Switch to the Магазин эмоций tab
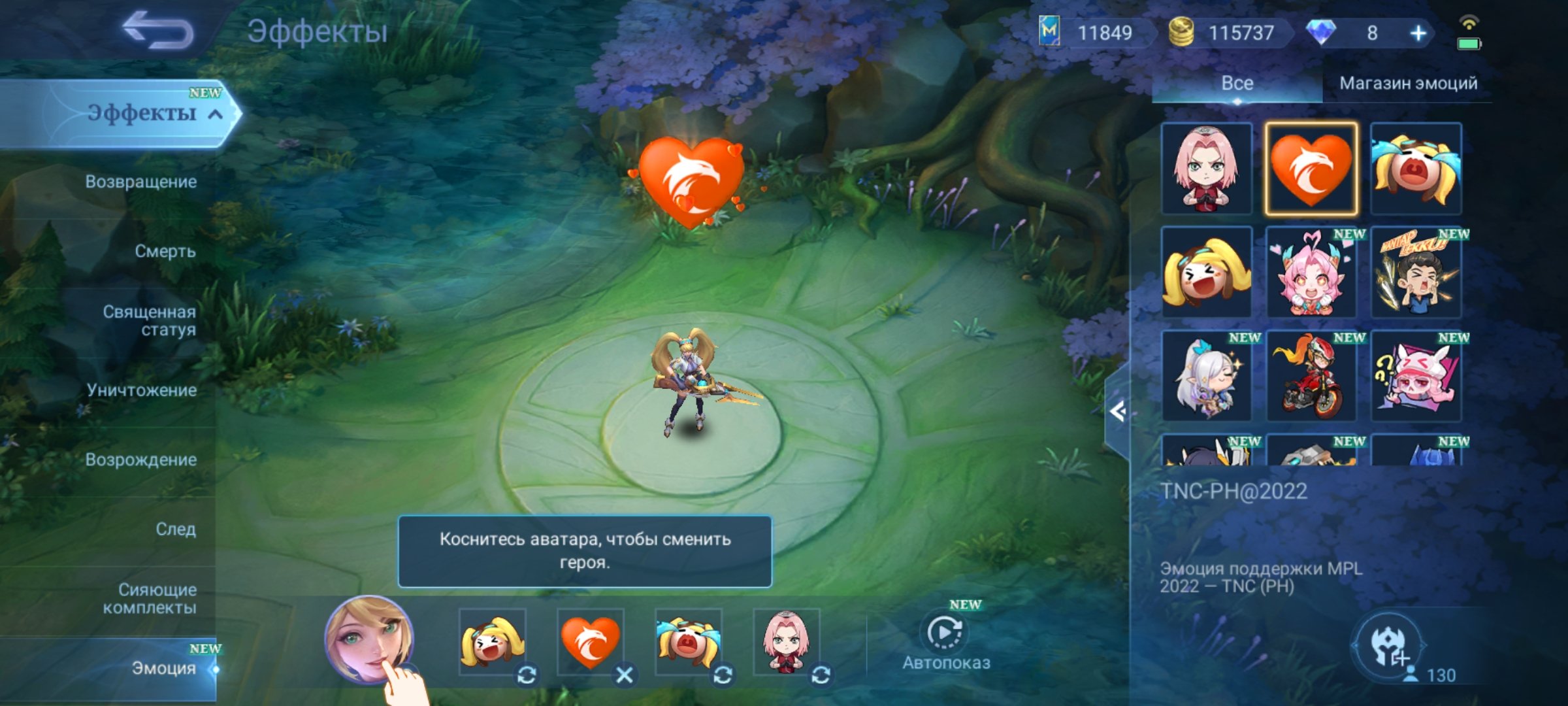The height and width of the screenshot is (706, 1568). tap(1408, 83)
